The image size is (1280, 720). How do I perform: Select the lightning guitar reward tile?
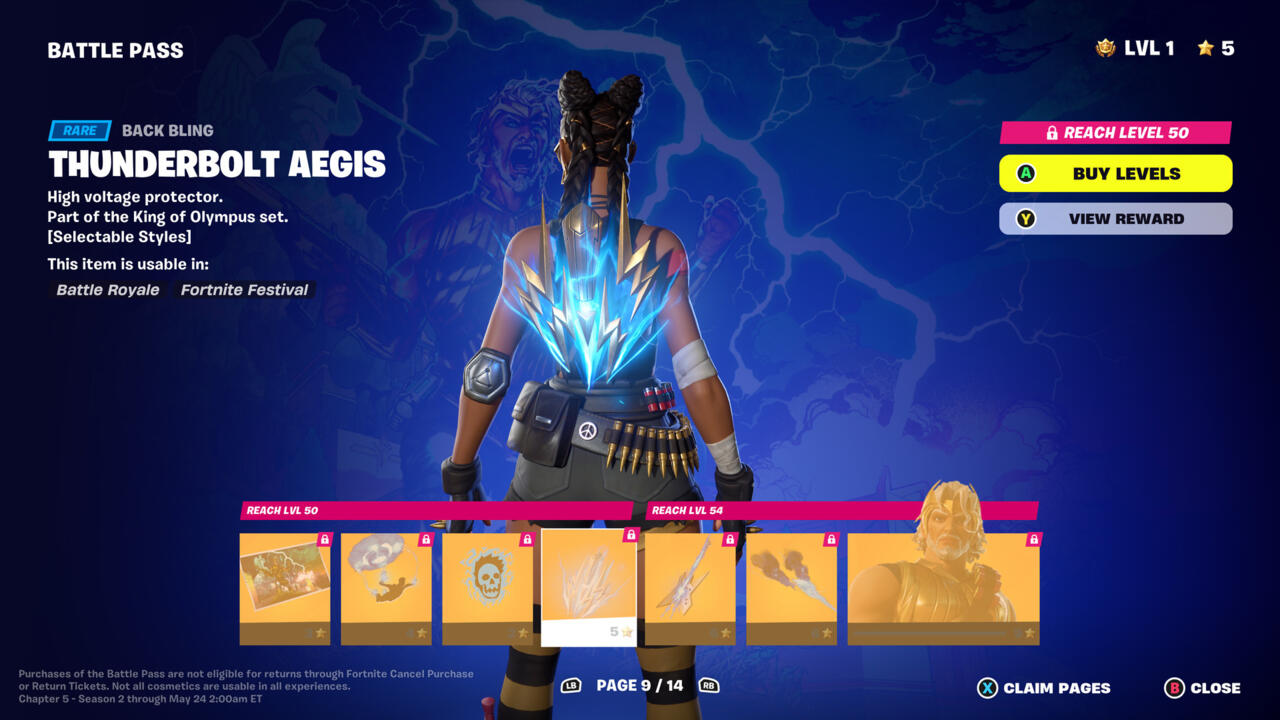(x=690, y=588)
